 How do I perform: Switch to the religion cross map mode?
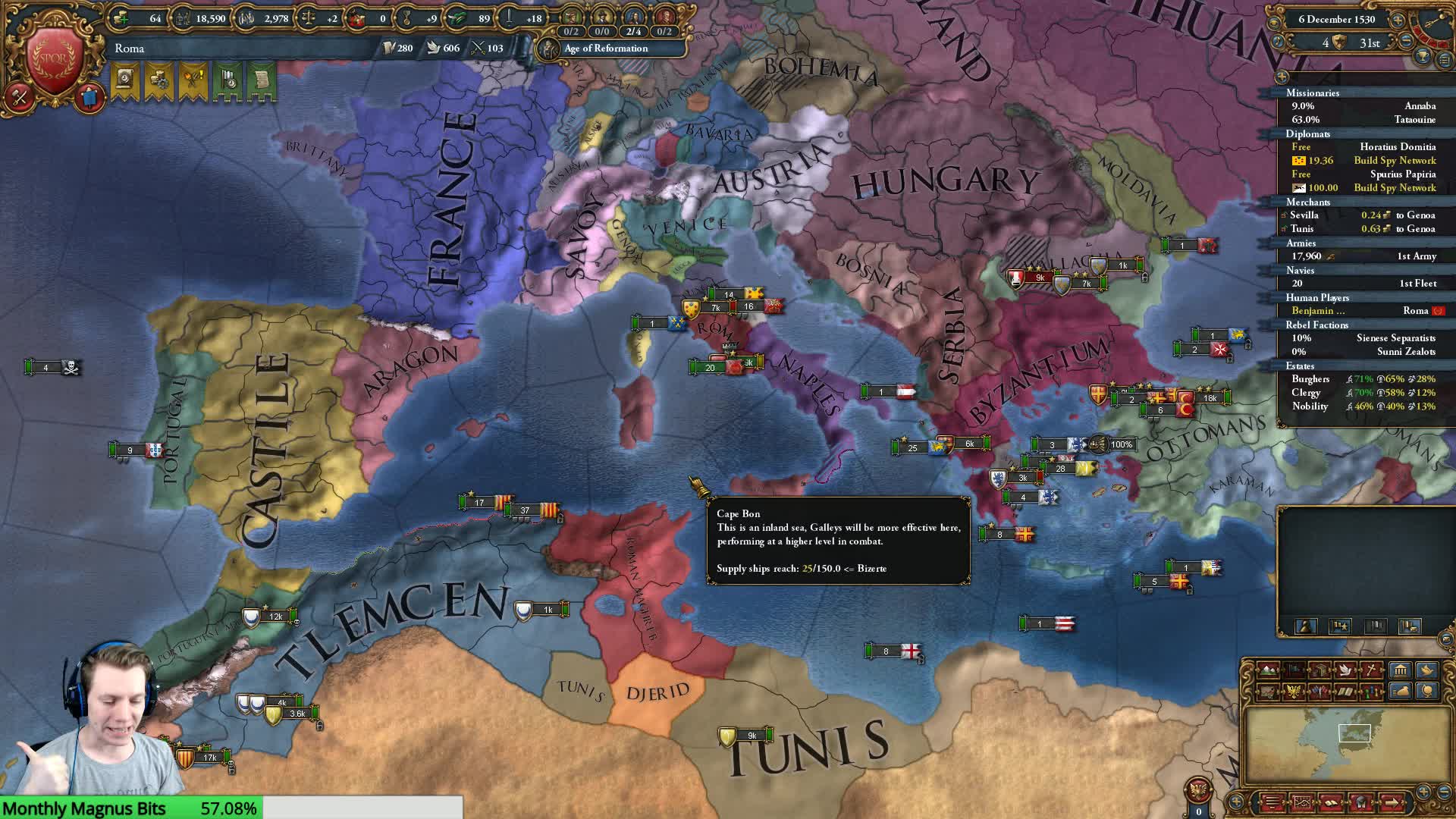1372,670
